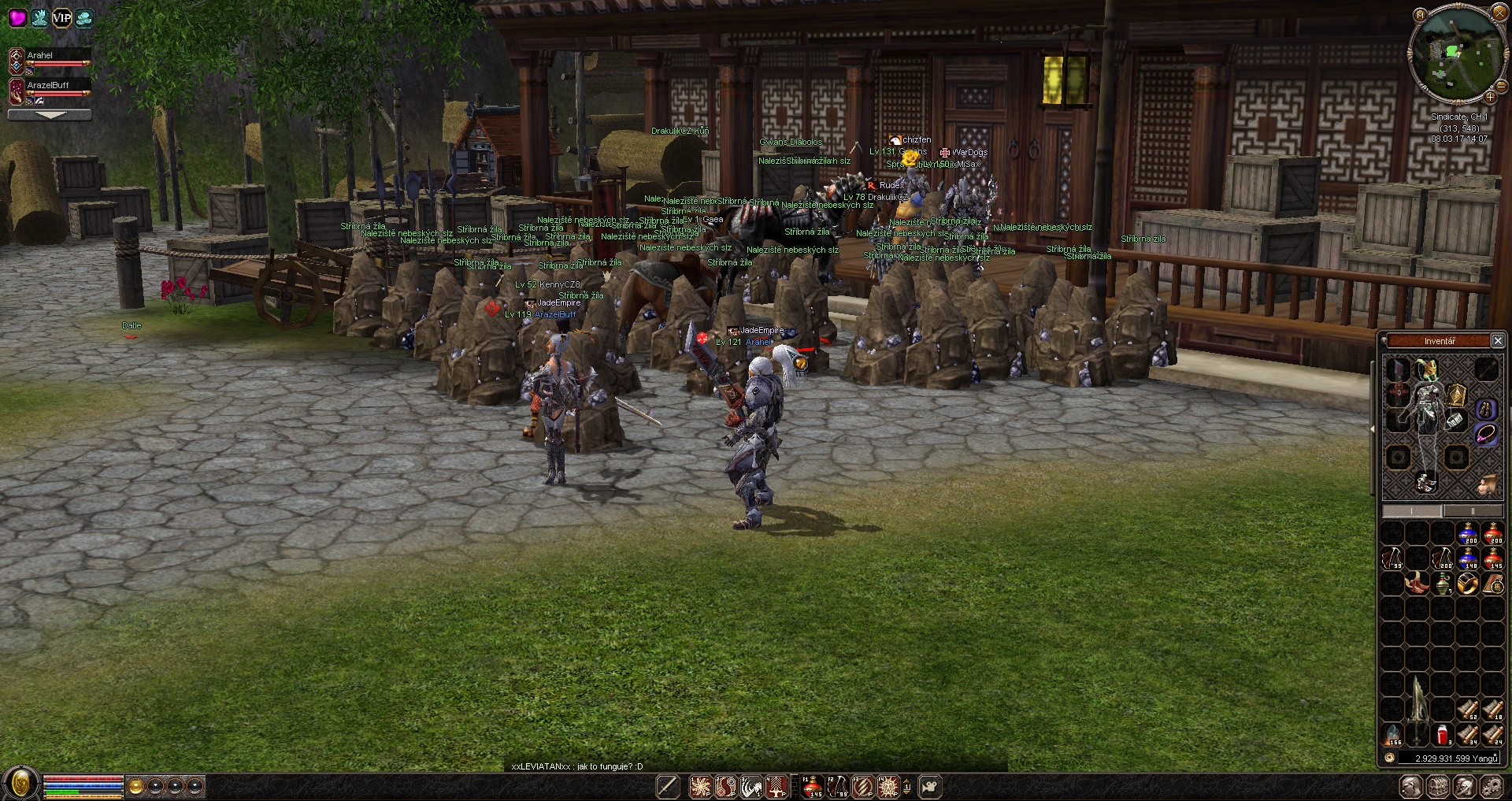Open the system settings gear button
The width and height of the screenshot is (1512, 801).
tap(1491, 787)
